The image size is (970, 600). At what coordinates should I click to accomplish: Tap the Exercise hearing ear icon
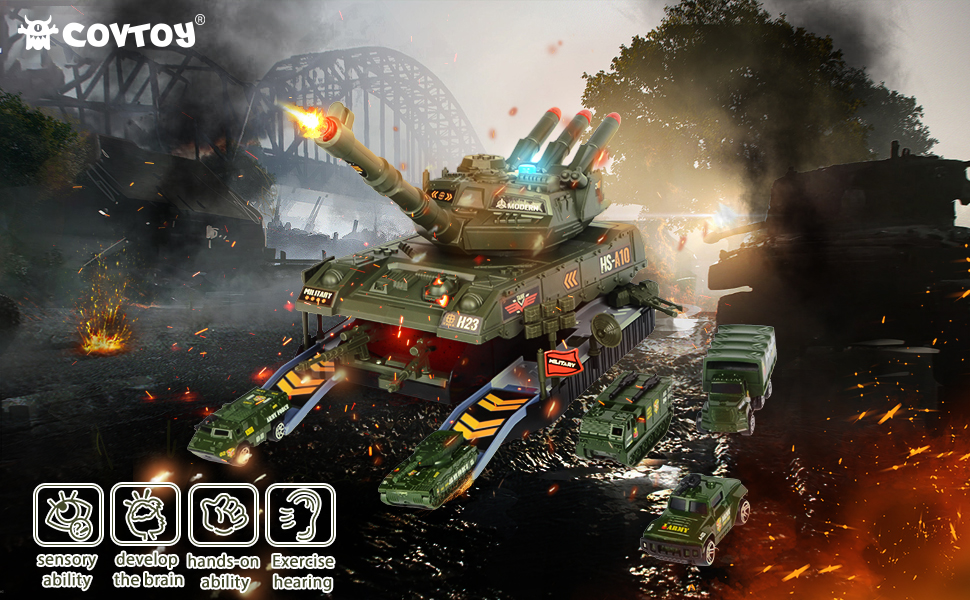tap(301, 515)
